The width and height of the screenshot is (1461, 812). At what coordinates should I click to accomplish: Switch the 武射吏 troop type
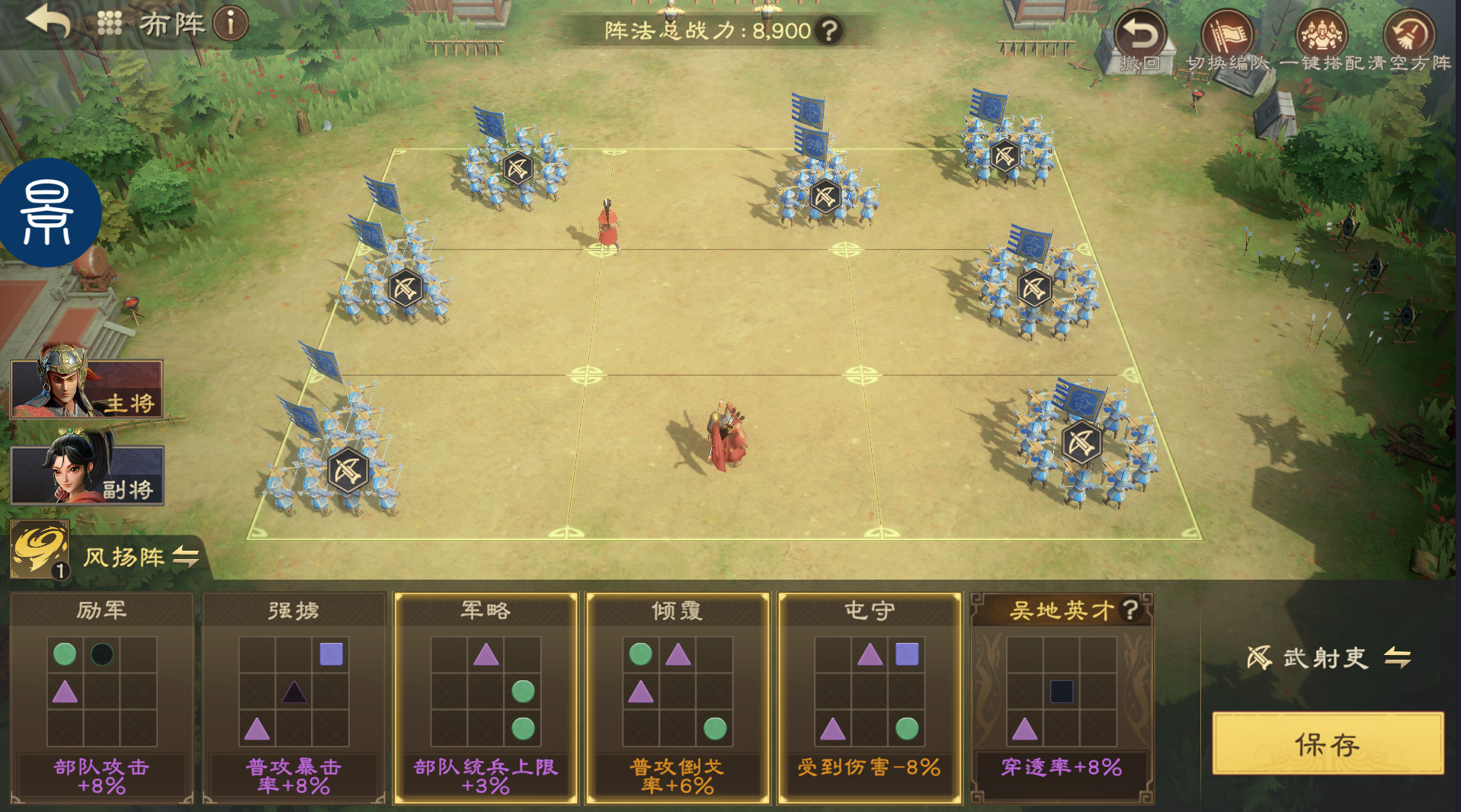(x=1398, y=657)
